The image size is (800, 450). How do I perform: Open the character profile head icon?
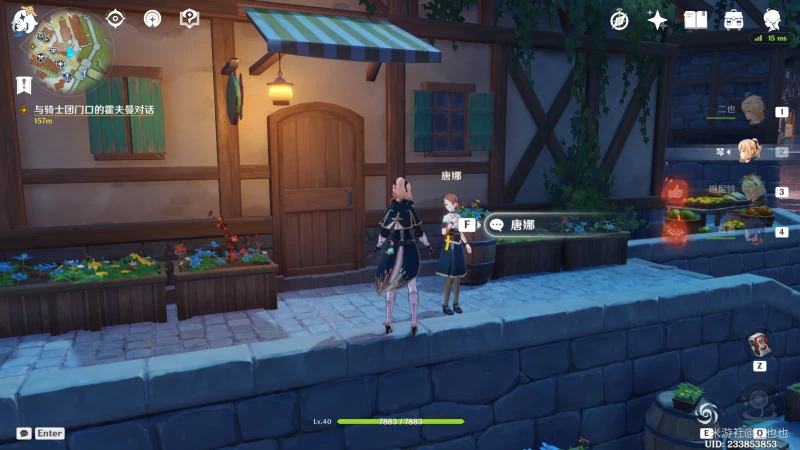pyautogui.click(x=771, y=20)
